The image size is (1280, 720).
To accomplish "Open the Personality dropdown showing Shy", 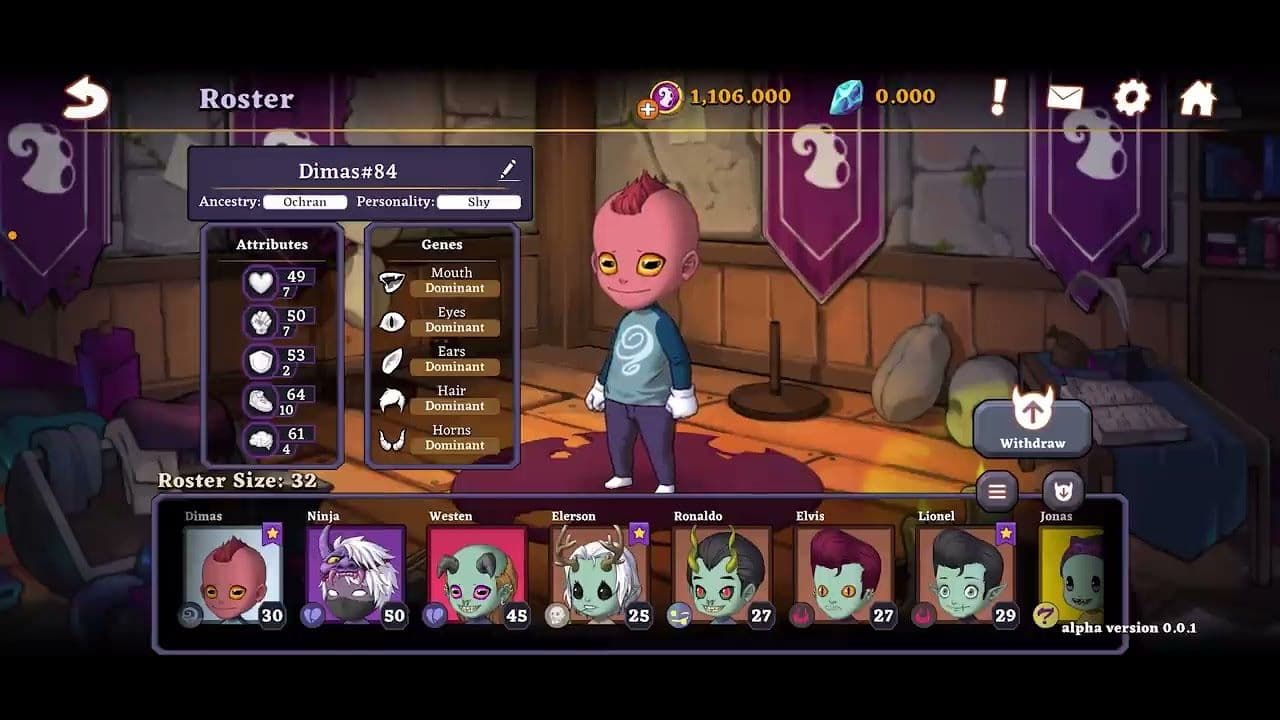I will tap(479, 202).
